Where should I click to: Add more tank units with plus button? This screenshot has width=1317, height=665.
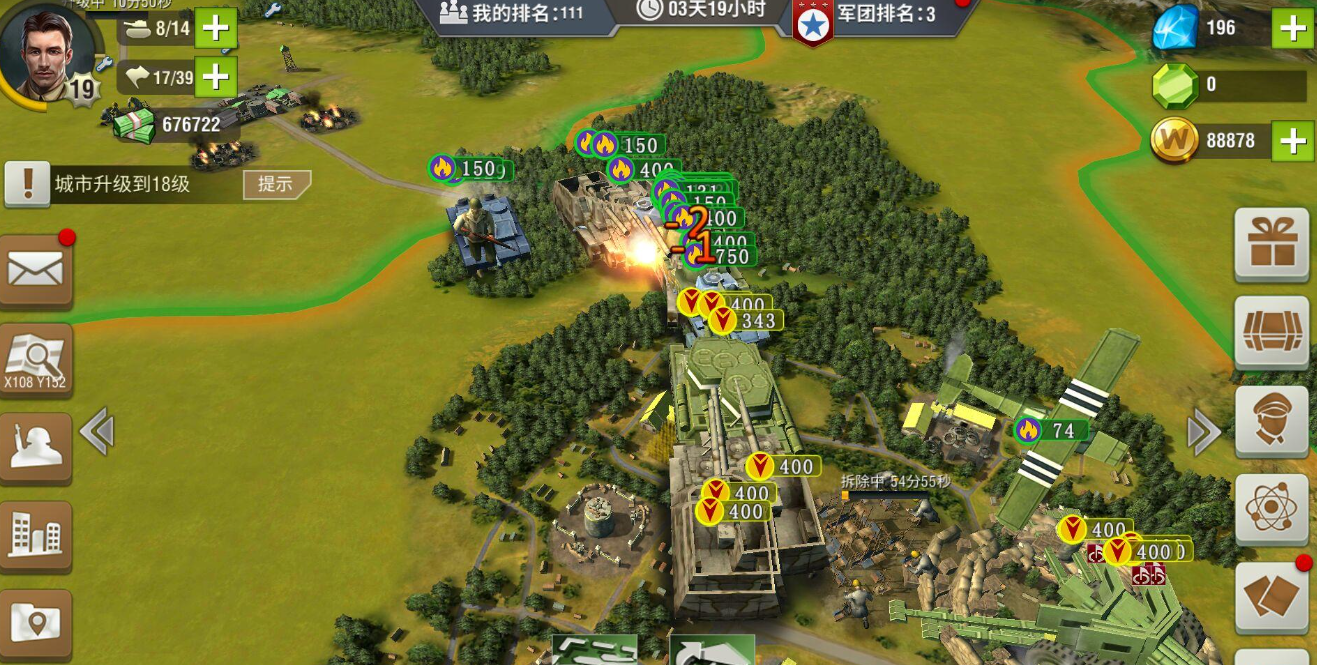click(216, 28)
